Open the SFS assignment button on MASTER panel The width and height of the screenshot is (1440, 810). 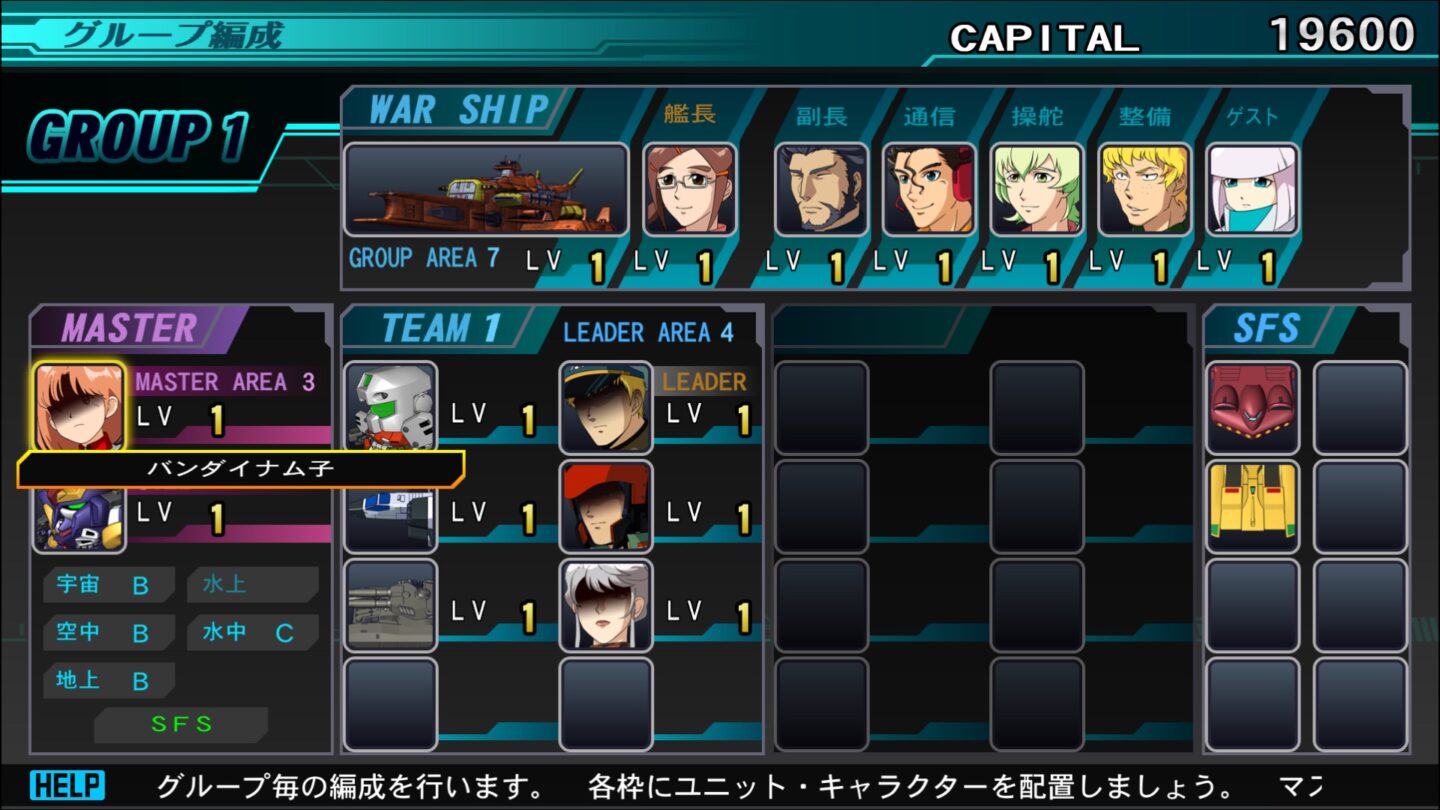pos(181,726)
